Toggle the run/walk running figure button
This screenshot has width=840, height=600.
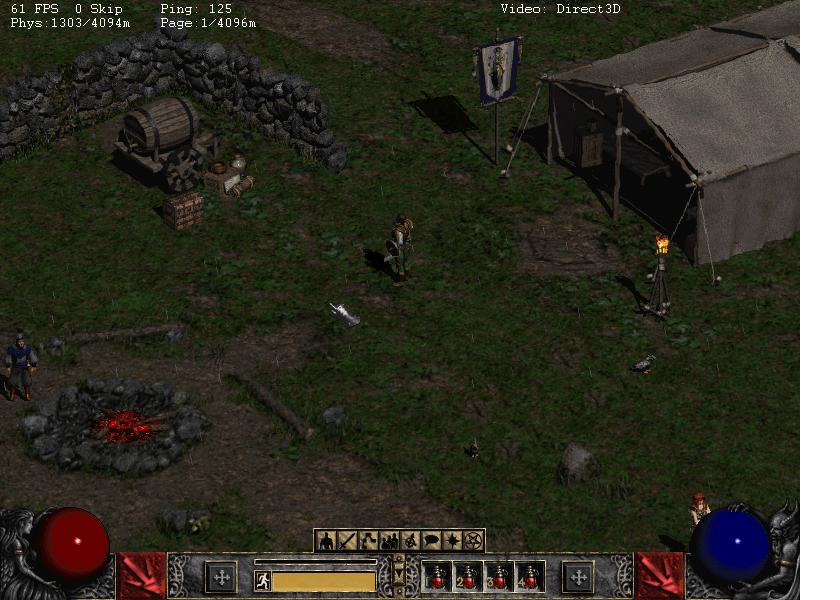point(263,580)
